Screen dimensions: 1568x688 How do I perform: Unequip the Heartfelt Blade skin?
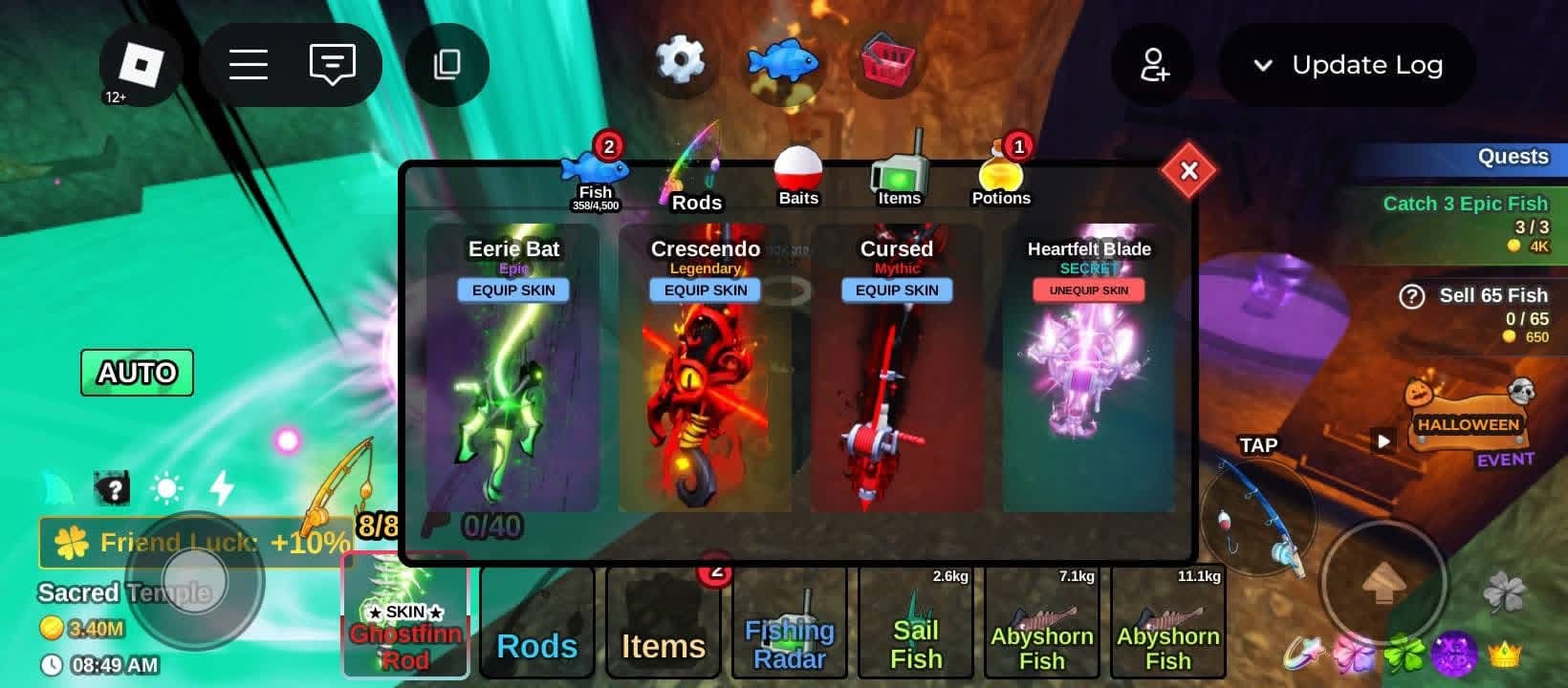pyautogui.click(x=1089, y=290)
